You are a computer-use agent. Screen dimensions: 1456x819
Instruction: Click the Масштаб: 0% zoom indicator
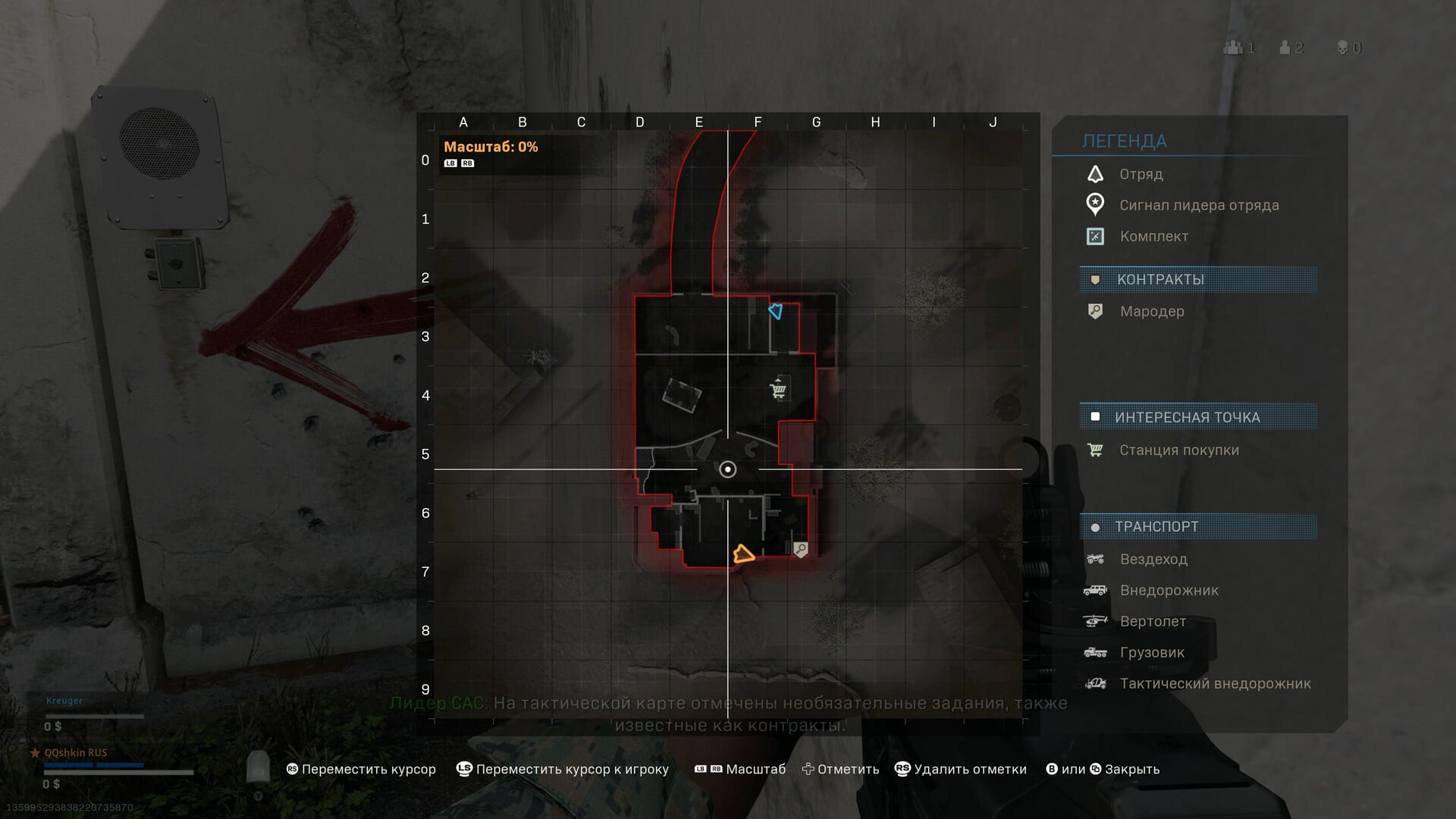491,147
